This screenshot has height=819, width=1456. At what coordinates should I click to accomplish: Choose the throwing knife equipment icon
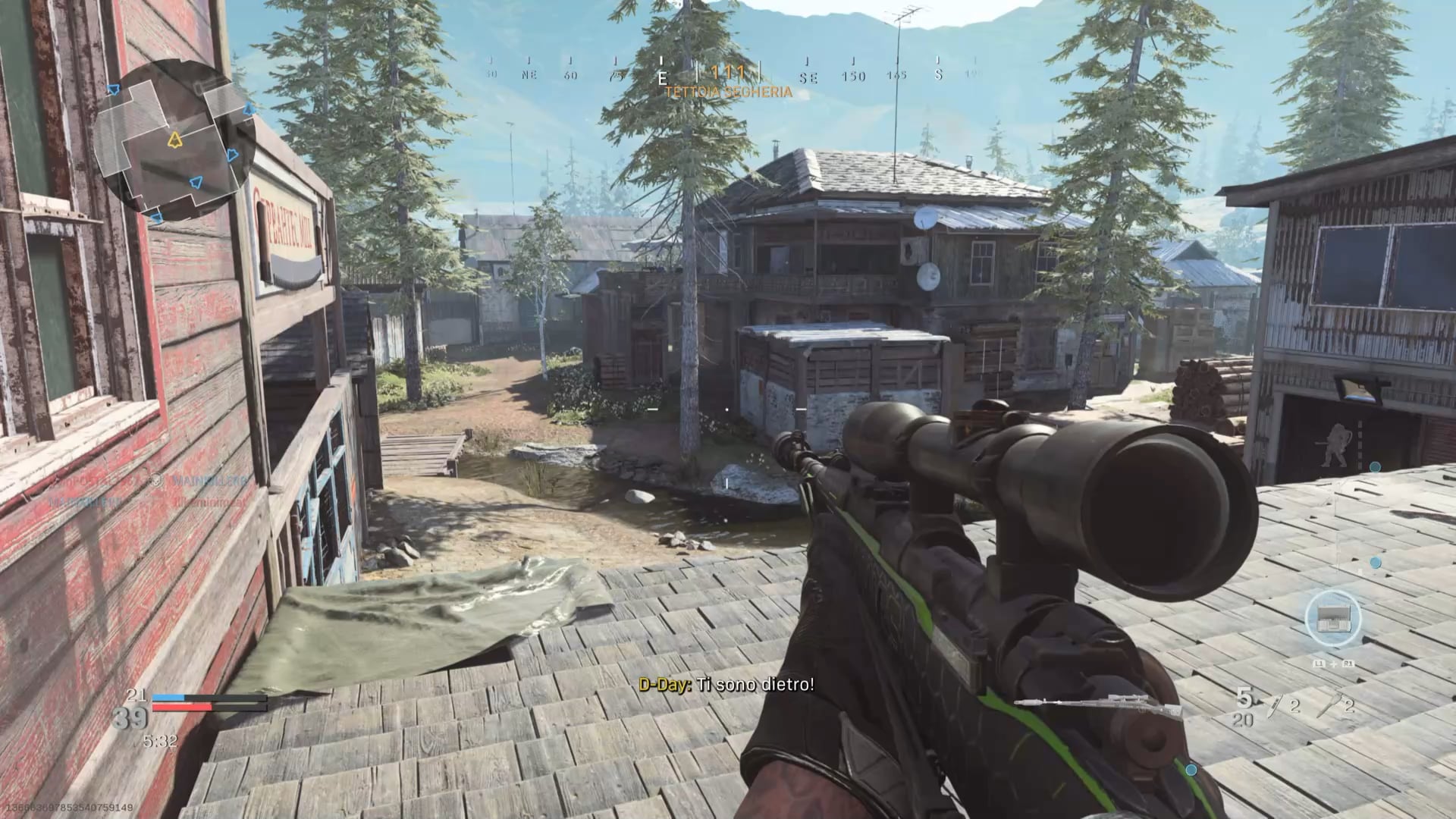coord(1276,707)
